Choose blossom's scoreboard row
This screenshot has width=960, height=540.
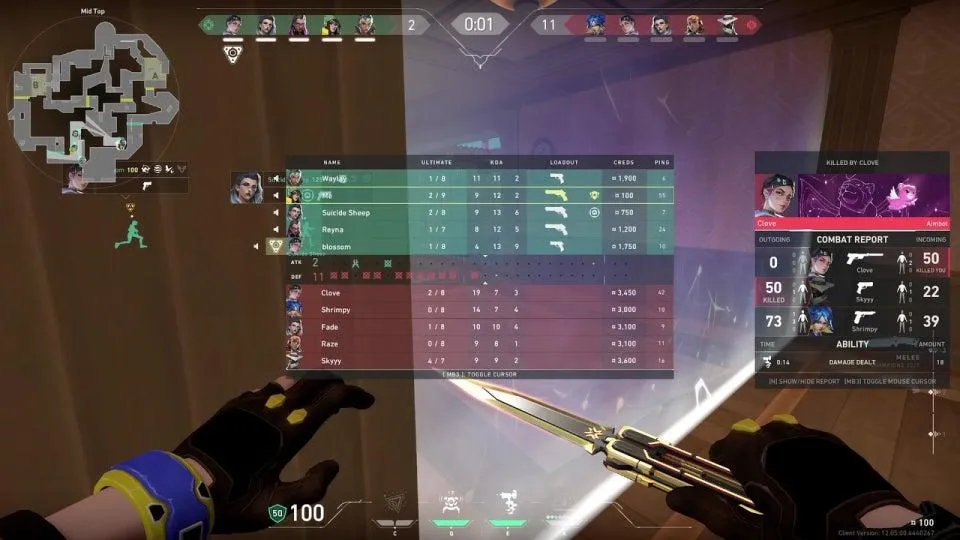(480, 246)
